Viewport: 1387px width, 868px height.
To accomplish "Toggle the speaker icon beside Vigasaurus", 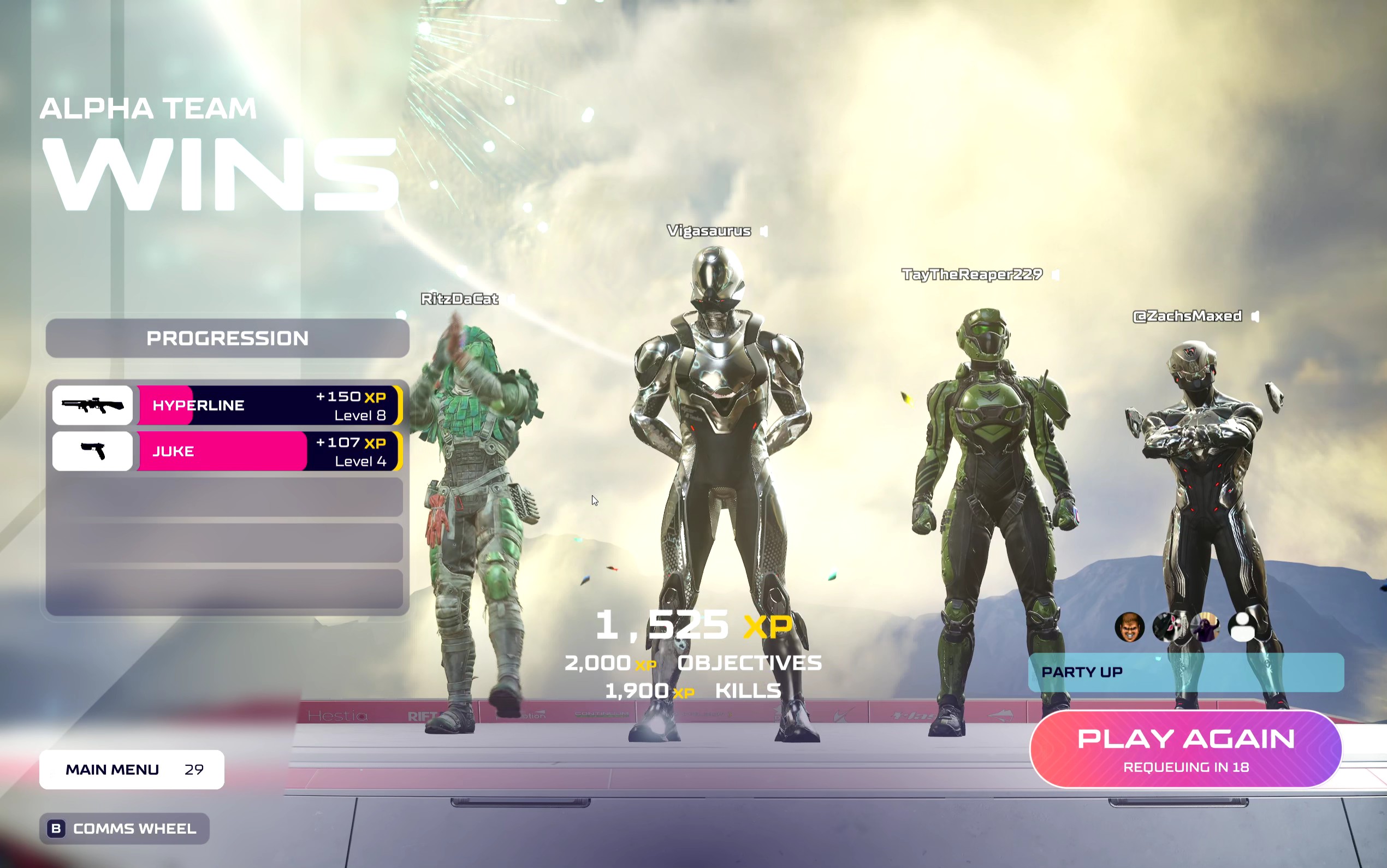I will click(x=764, y=231).
